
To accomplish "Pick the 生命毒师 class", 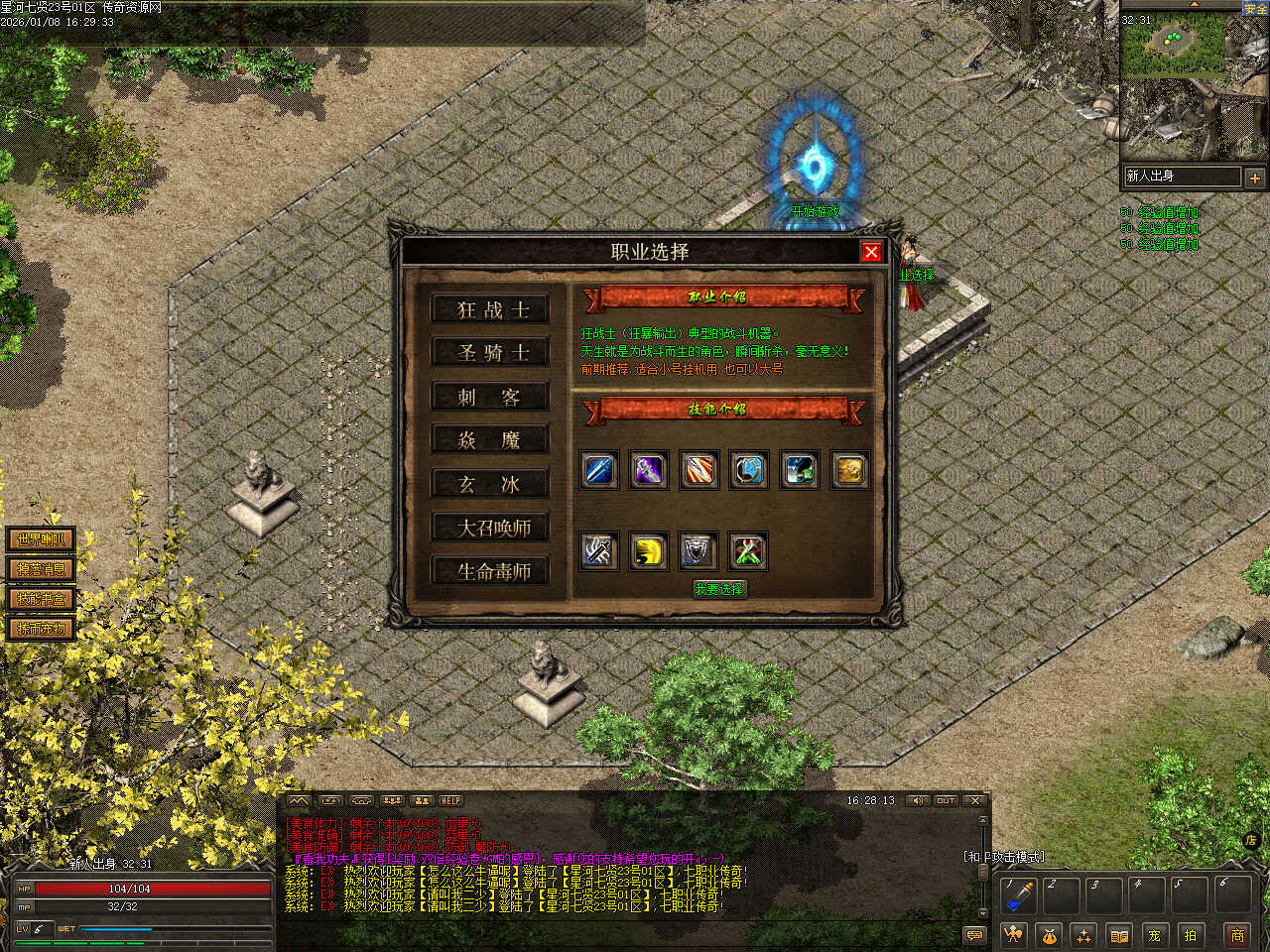I will [x=490, y=571].
